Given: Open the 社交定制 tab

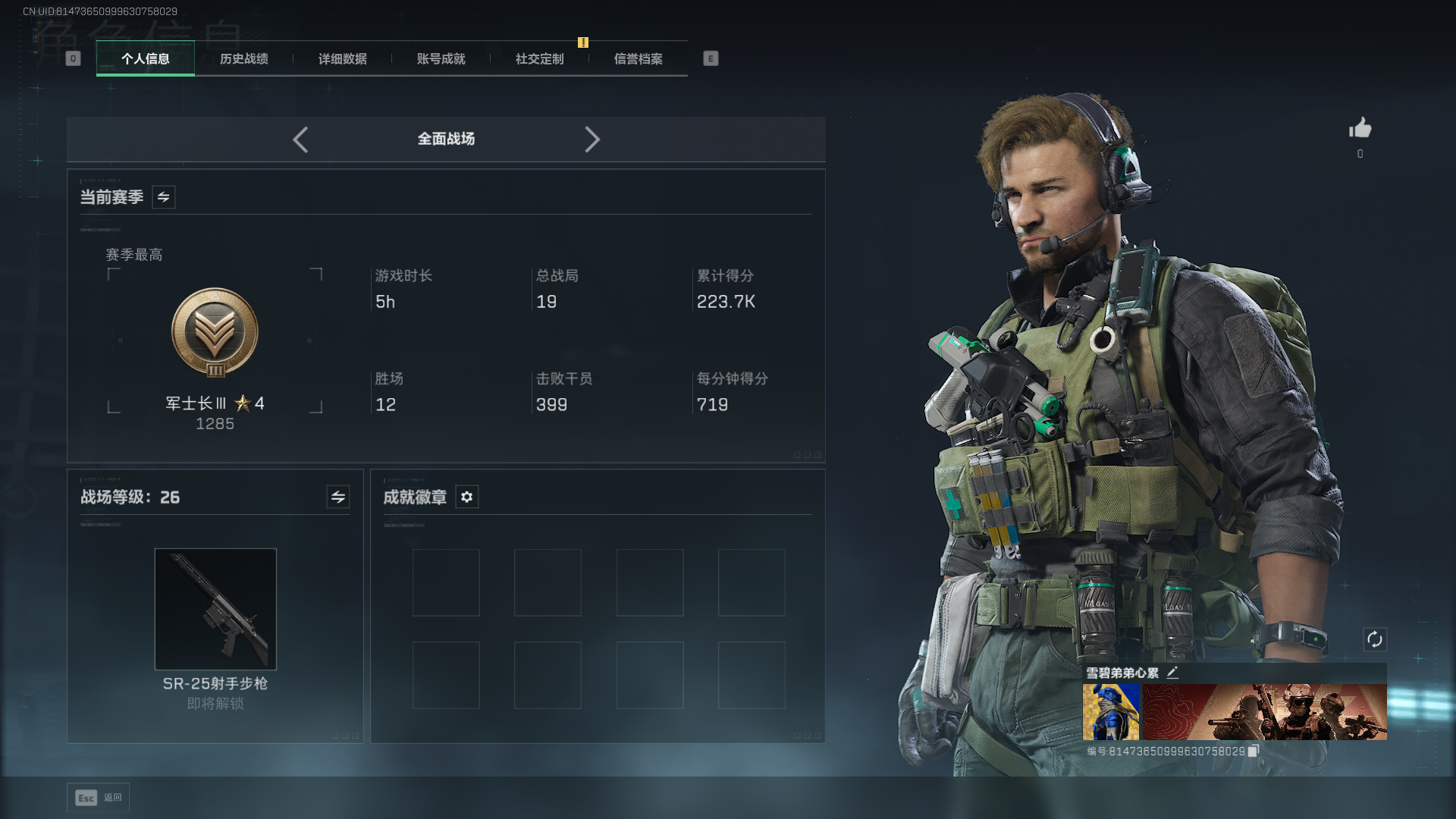Looking at the screenshot, I should coord(540,59).
